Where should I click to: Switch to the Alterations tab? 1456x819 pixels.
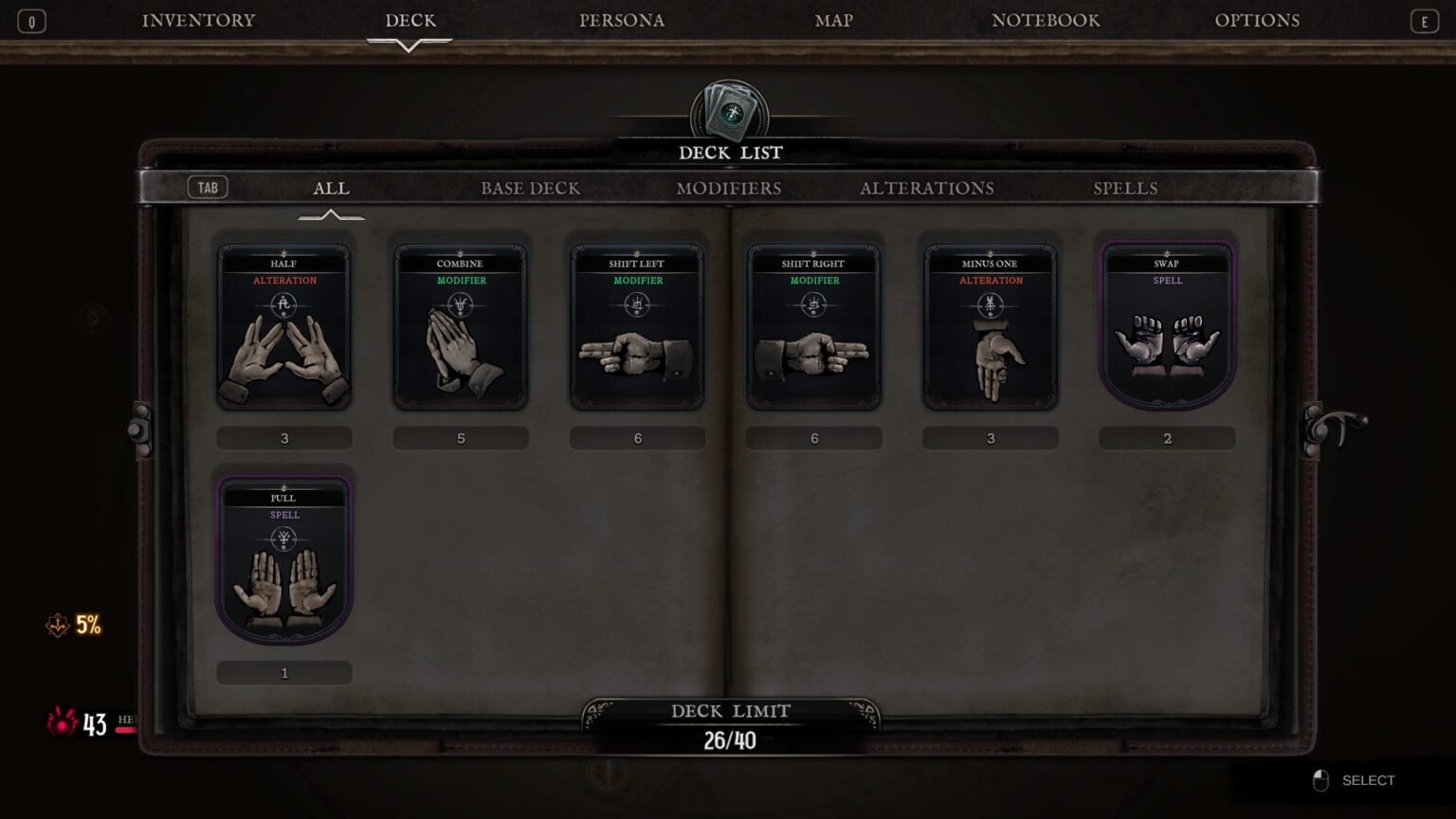click(x=926, y=189)
